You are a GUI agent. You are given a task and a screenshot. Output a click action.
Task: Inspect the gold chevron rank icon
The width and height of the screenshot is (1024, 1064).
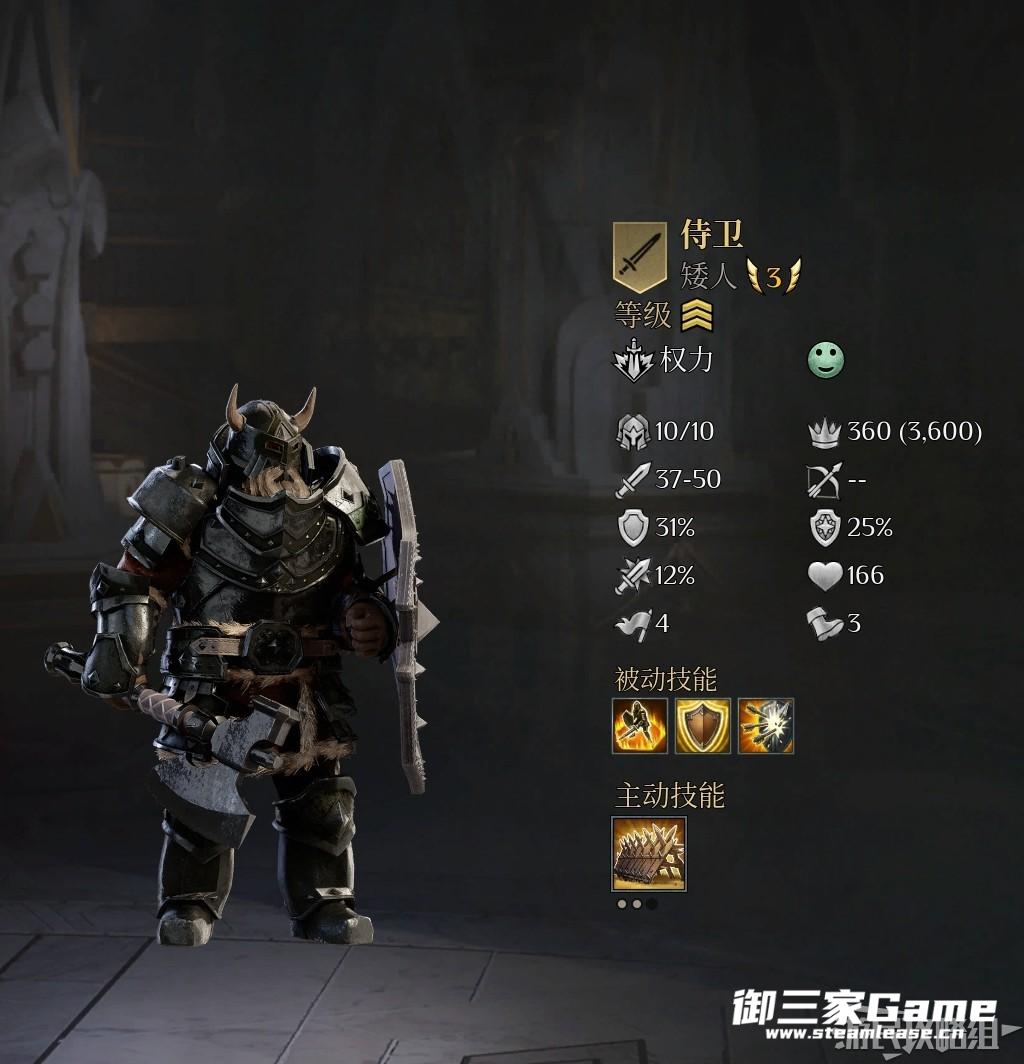[697, 317]
